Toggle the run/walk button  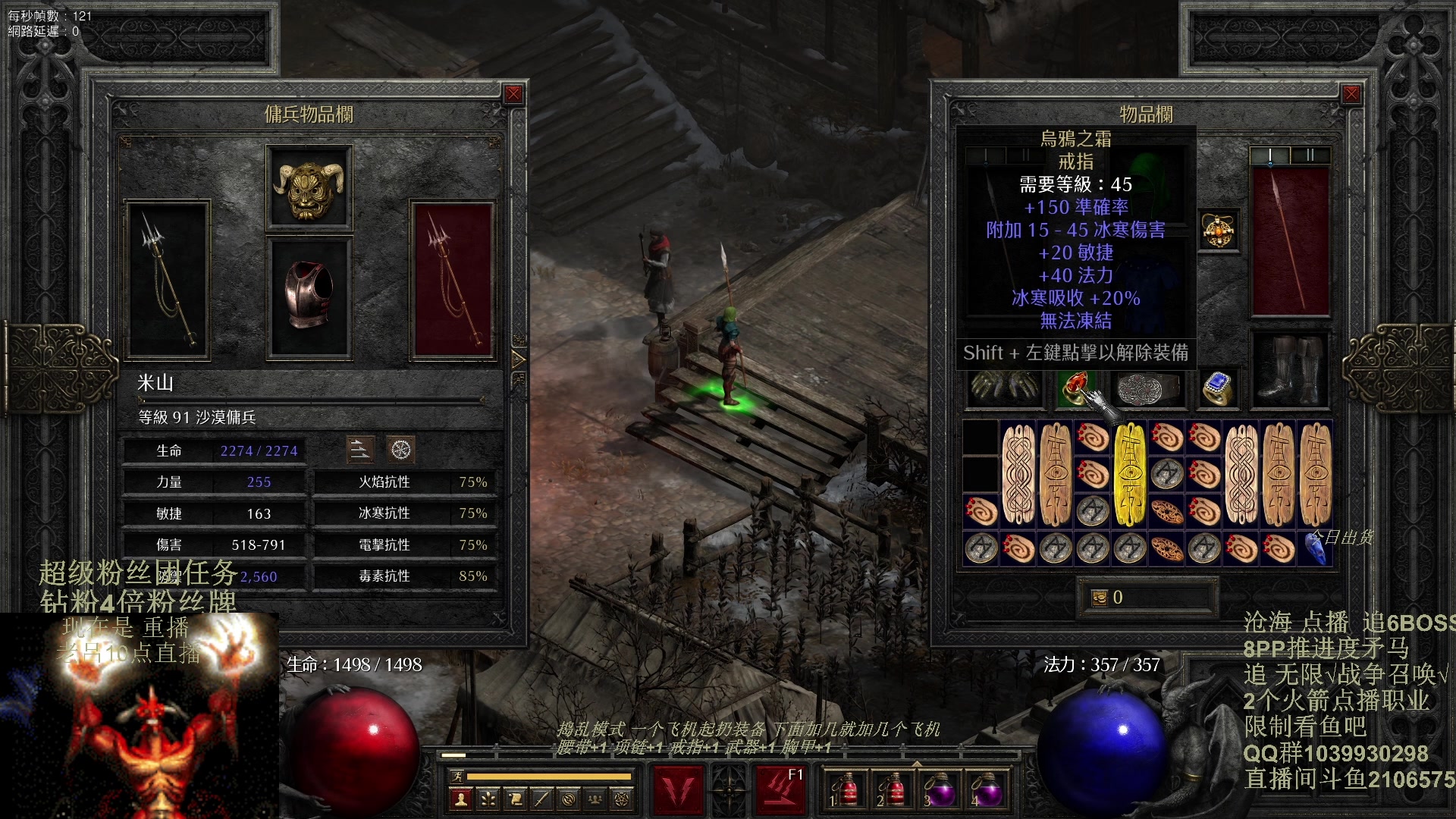(x=457, y=776)
